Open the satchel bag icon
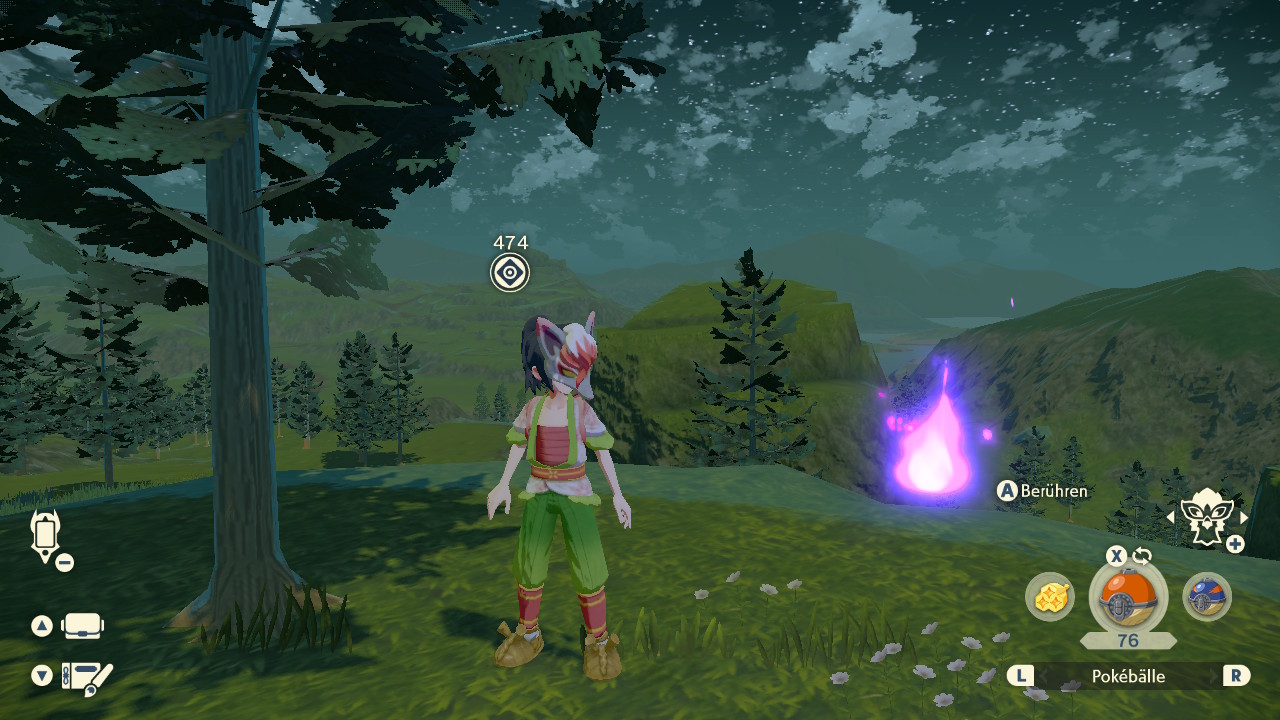1280x720 pixels. tap(83, 627)
